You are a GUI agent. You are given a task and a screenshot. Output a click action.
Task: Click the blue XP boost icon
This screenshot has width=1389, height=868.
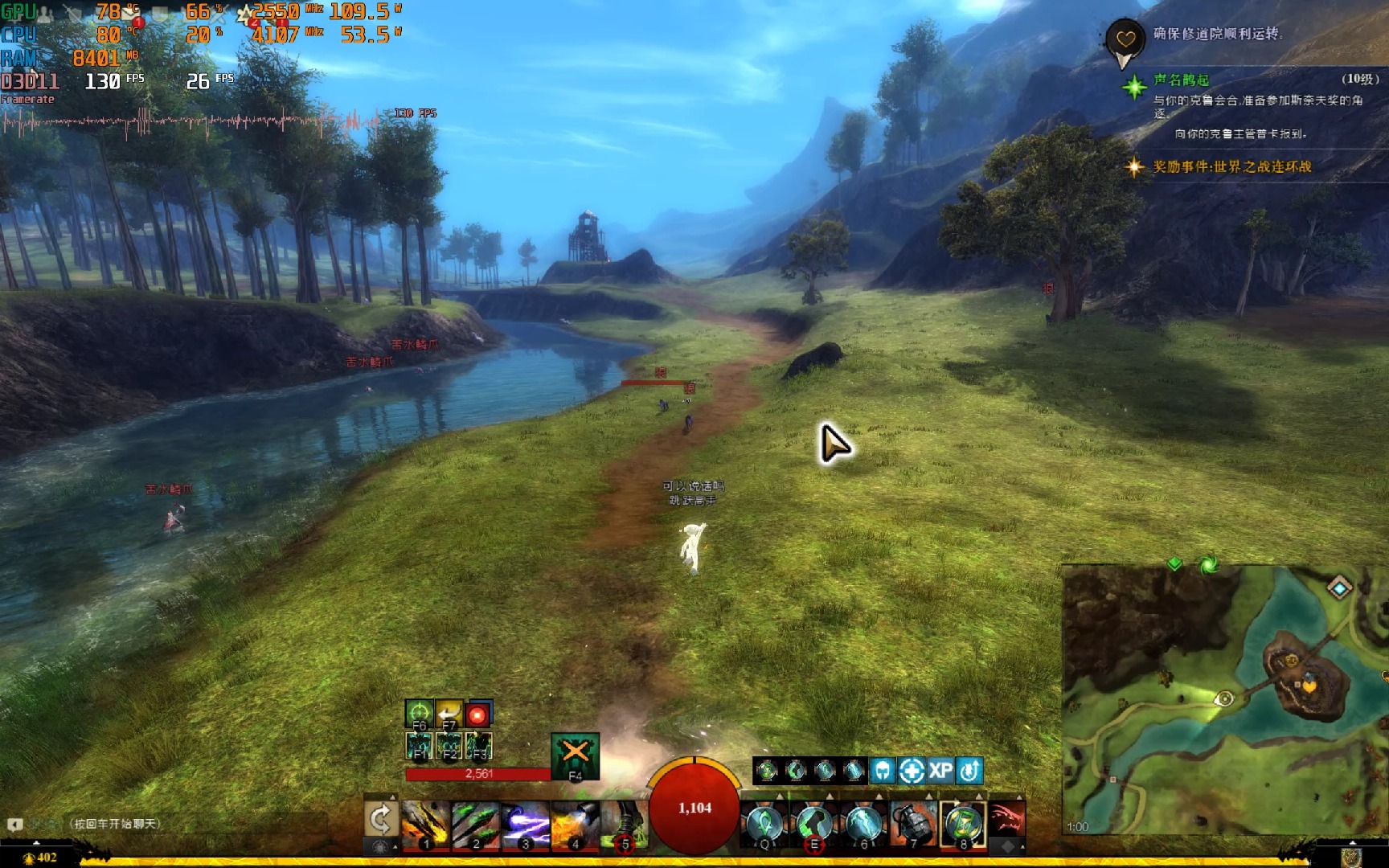(940, 771)
